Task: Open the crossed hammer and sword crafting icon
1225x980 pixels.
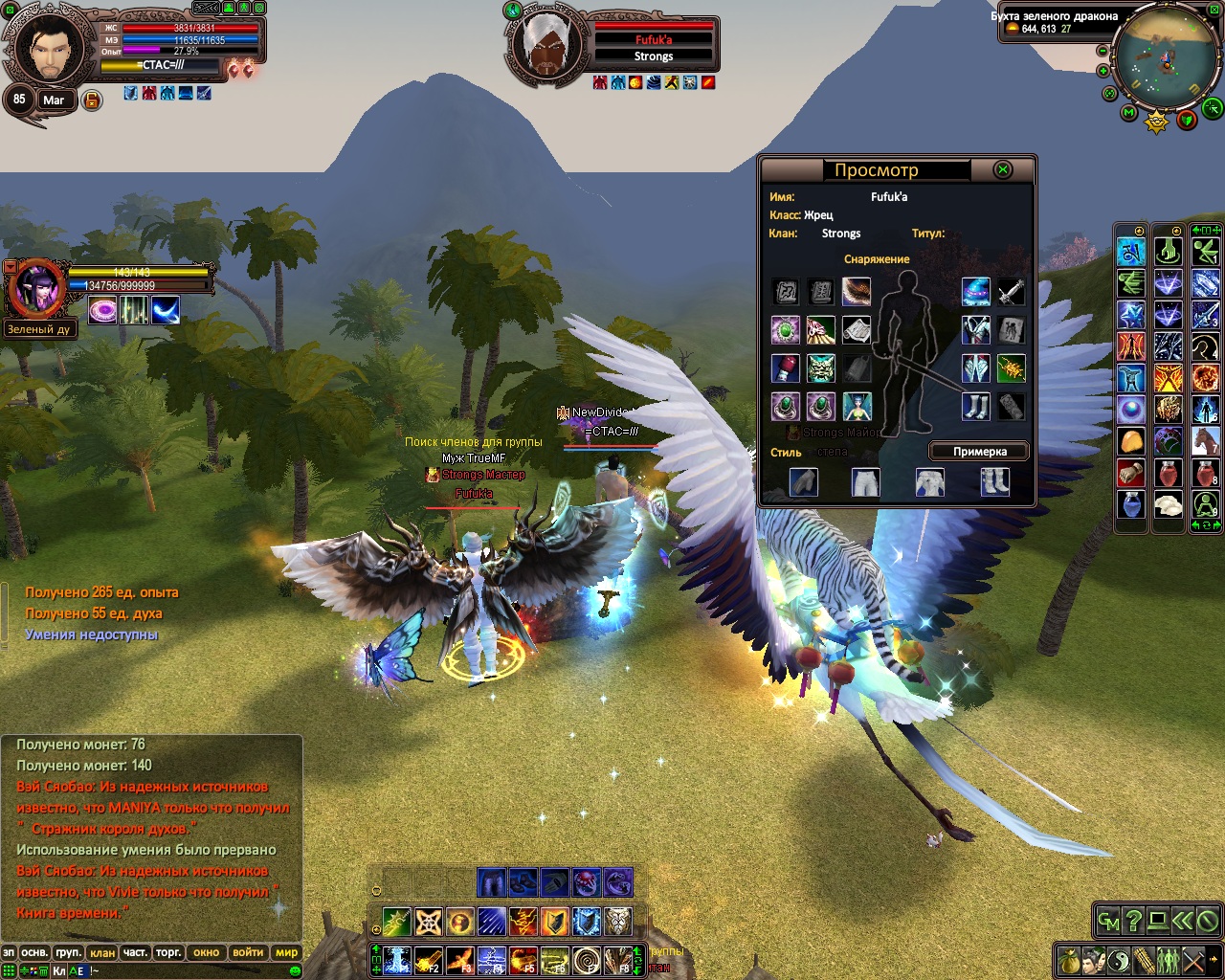Action: (x=1193, y=959)
